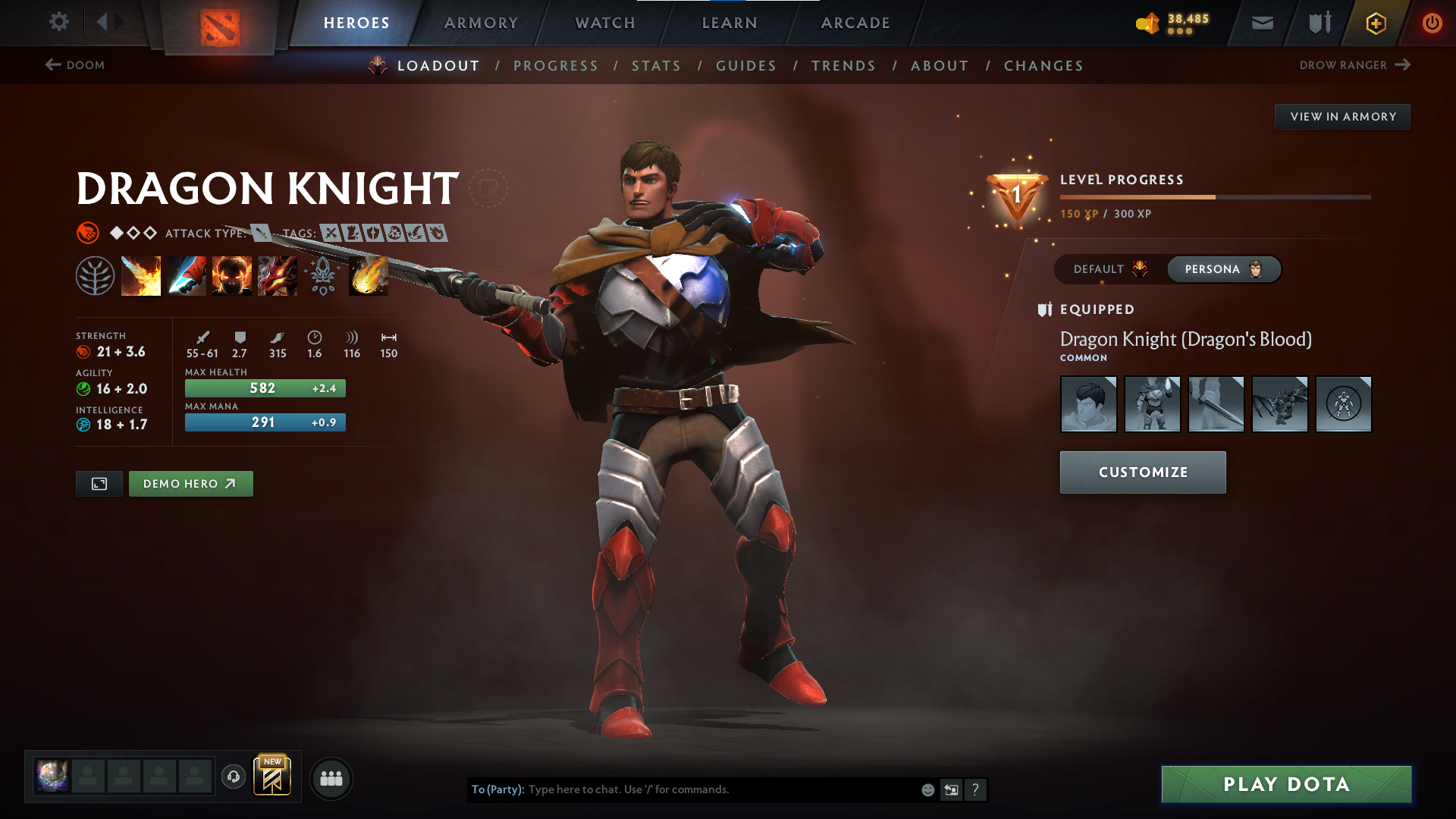View the Dragon Blood passive ability icon
The image size is (1456, 819).
231,275
